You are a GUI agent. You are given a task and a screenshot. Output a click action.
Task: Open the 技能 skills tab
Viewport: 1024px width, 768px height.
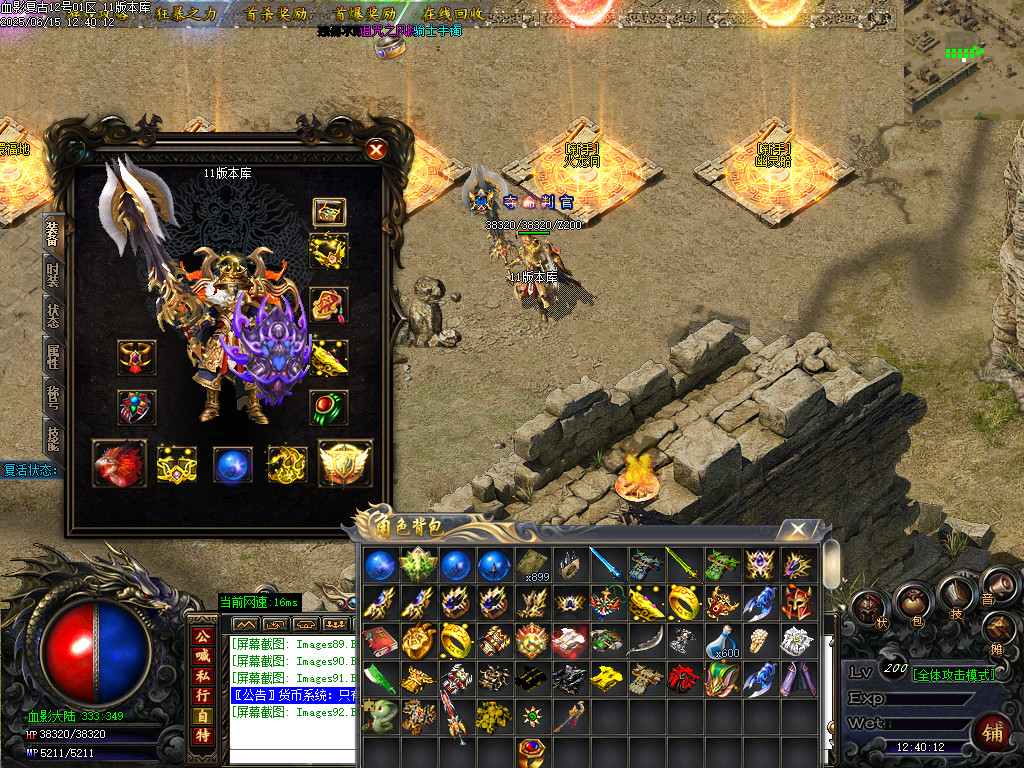click(53, 439)
